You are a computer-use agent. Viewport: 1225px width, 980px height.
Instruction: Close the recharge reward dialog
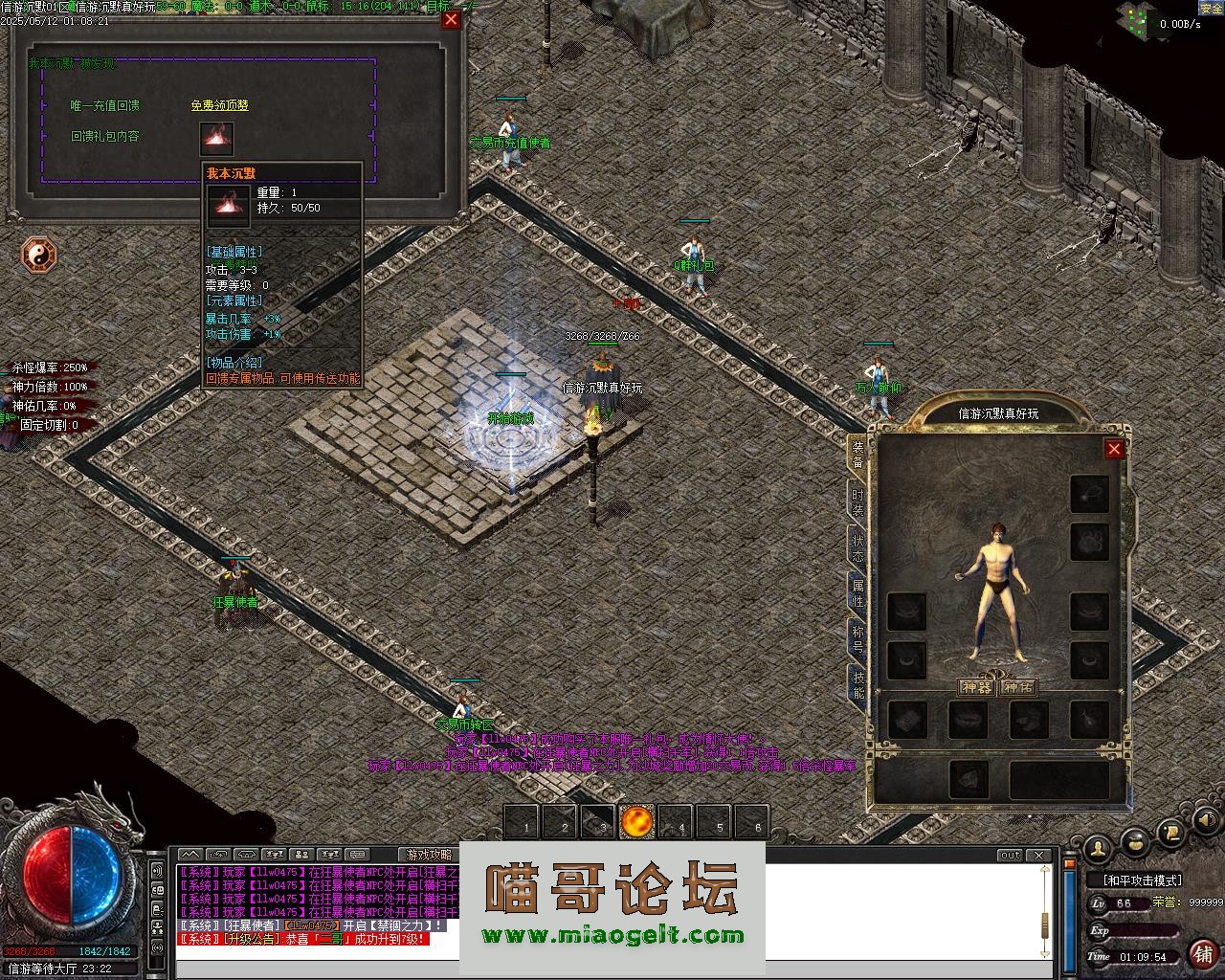coord(451,19)
